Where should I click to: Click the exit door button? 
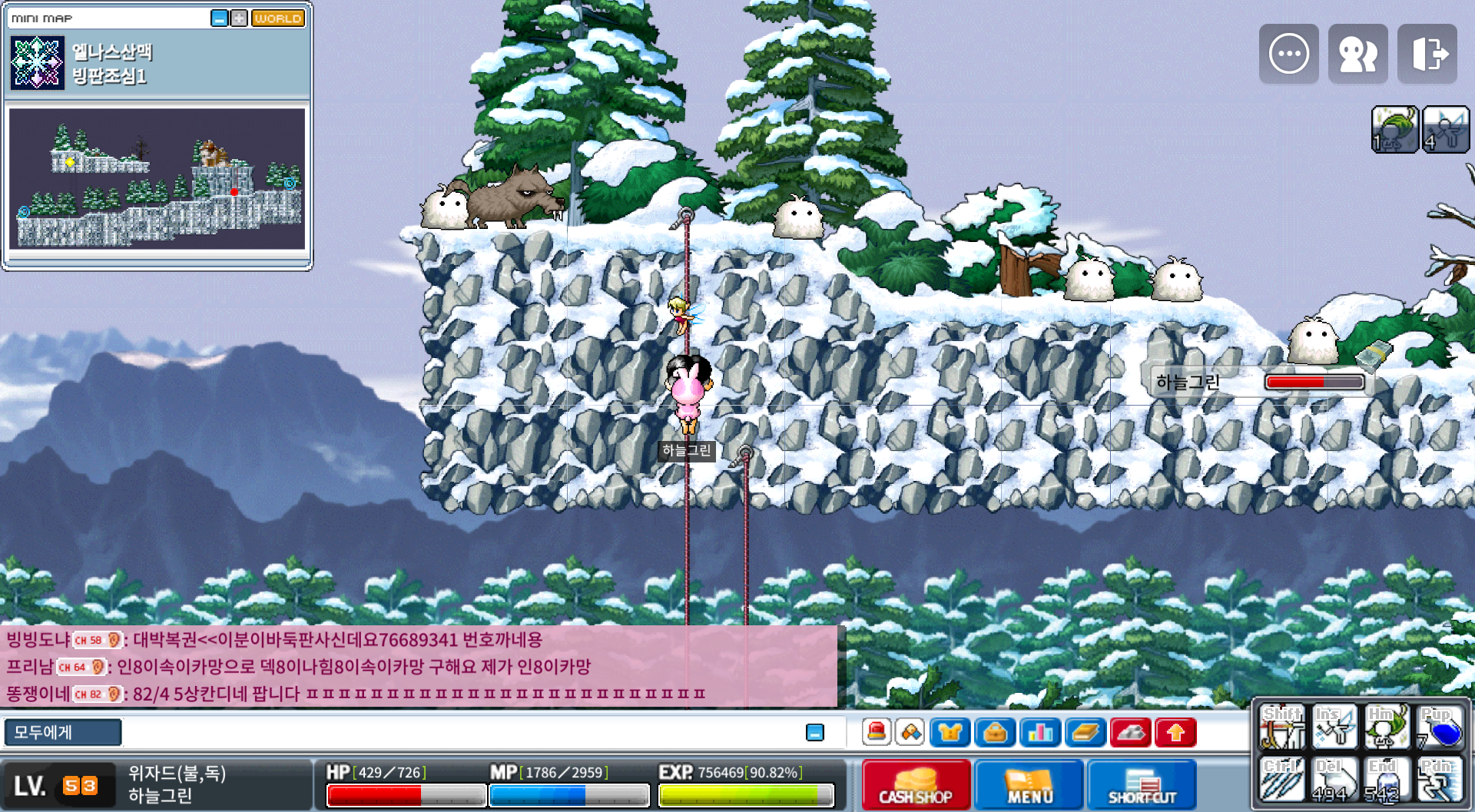[1427, 54]
